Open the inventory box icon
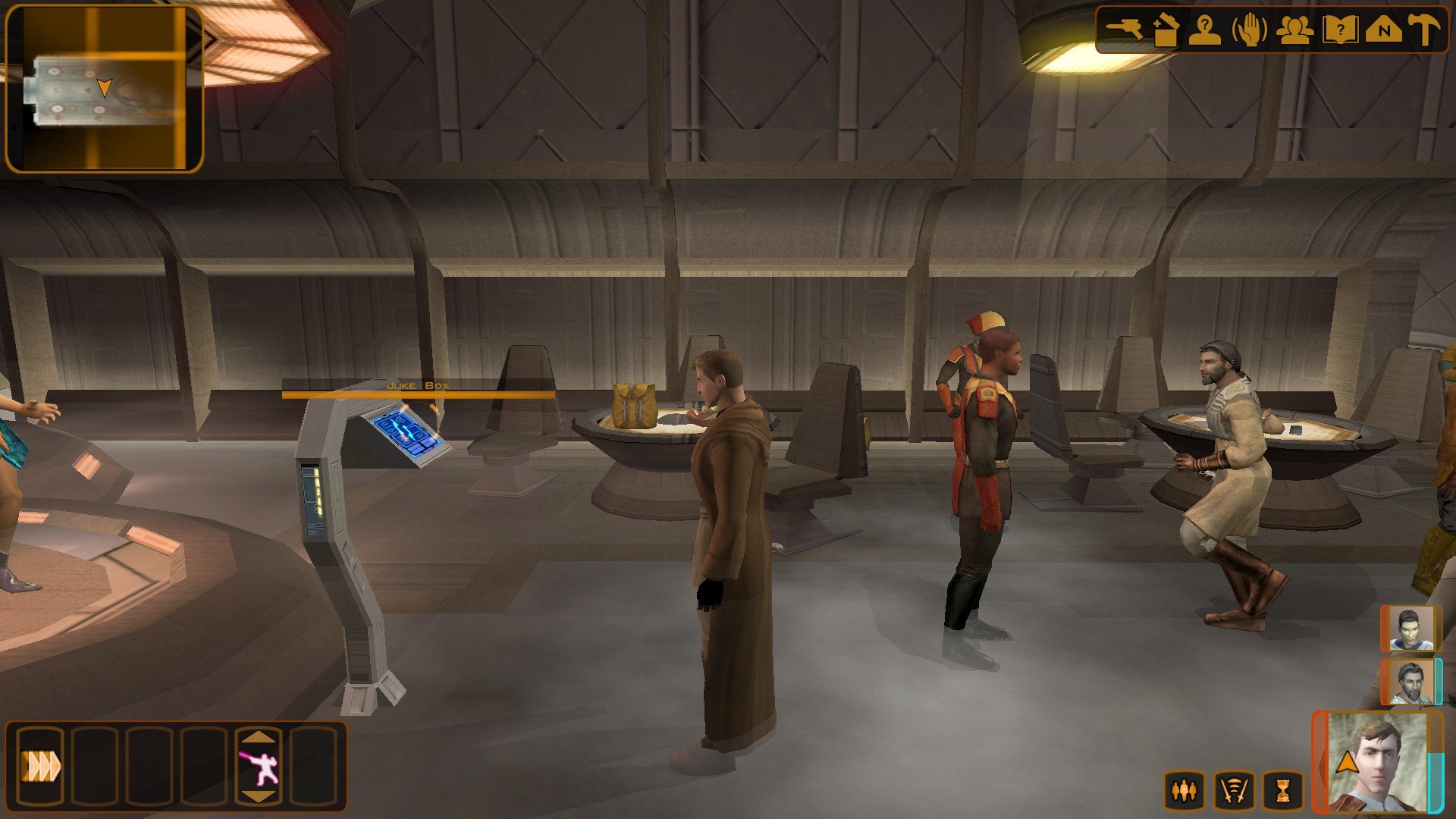1456x819 pixels. (x=1166, y=30)
